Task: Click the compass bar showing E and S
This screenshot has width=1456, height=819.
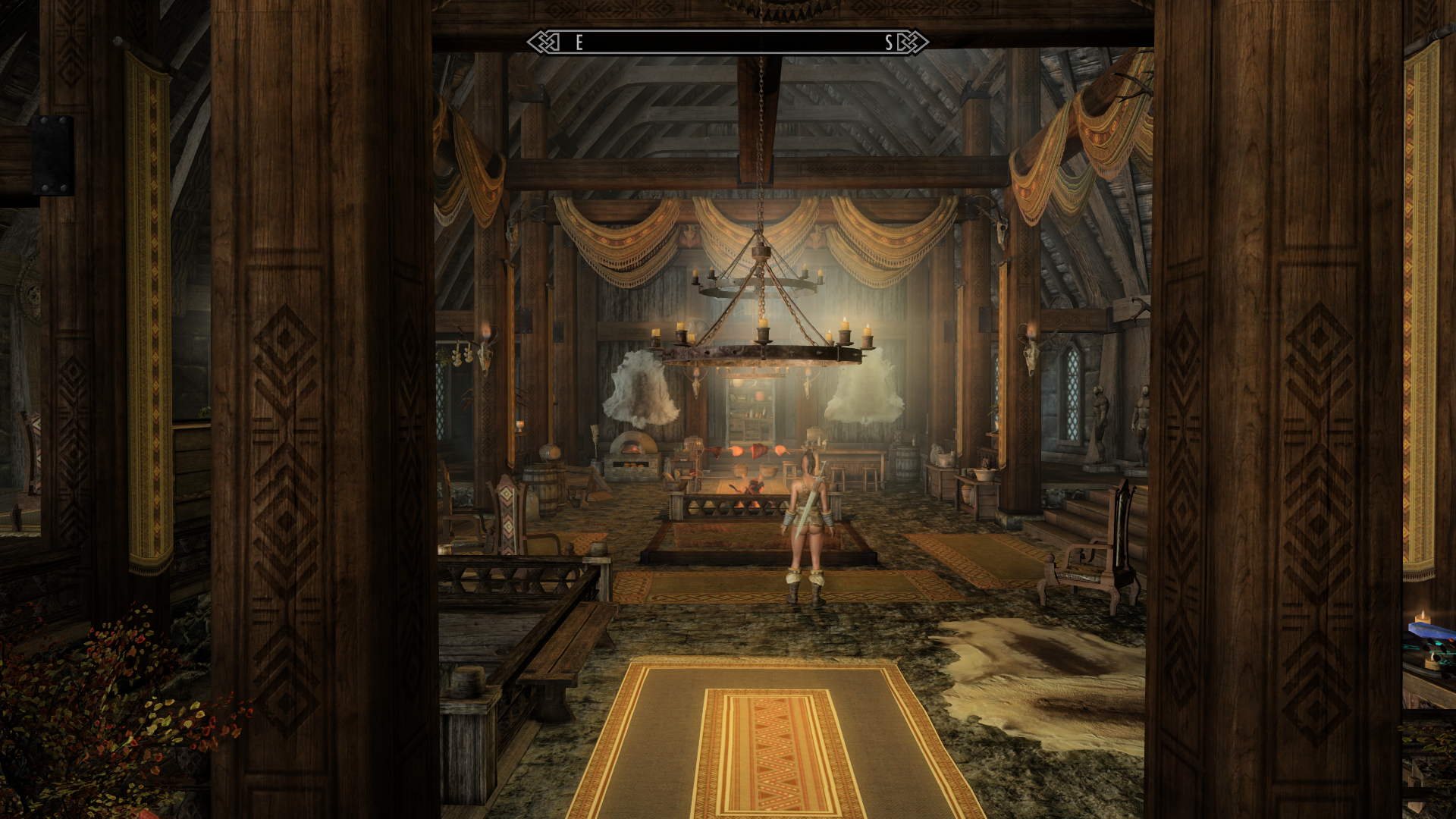Action: pos(728,42)
